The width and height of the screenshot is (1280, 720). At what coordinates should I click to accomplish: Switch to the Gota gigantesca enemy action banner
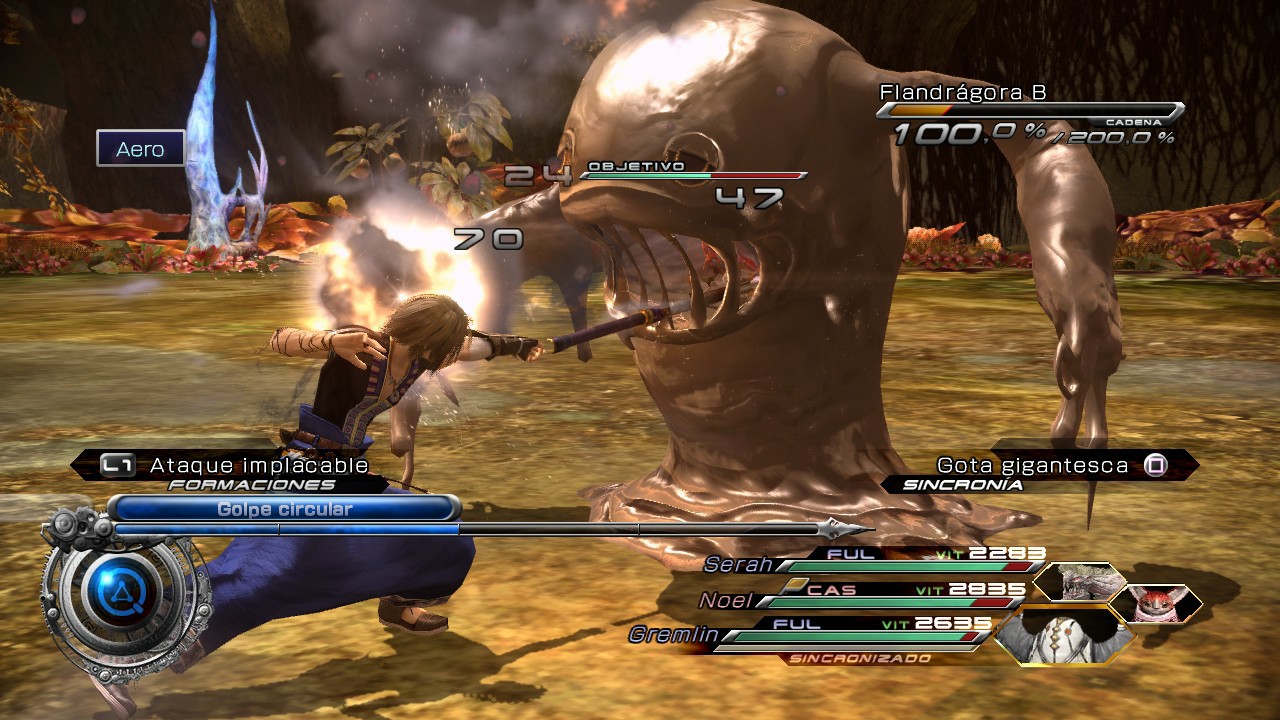(1032, 464)
